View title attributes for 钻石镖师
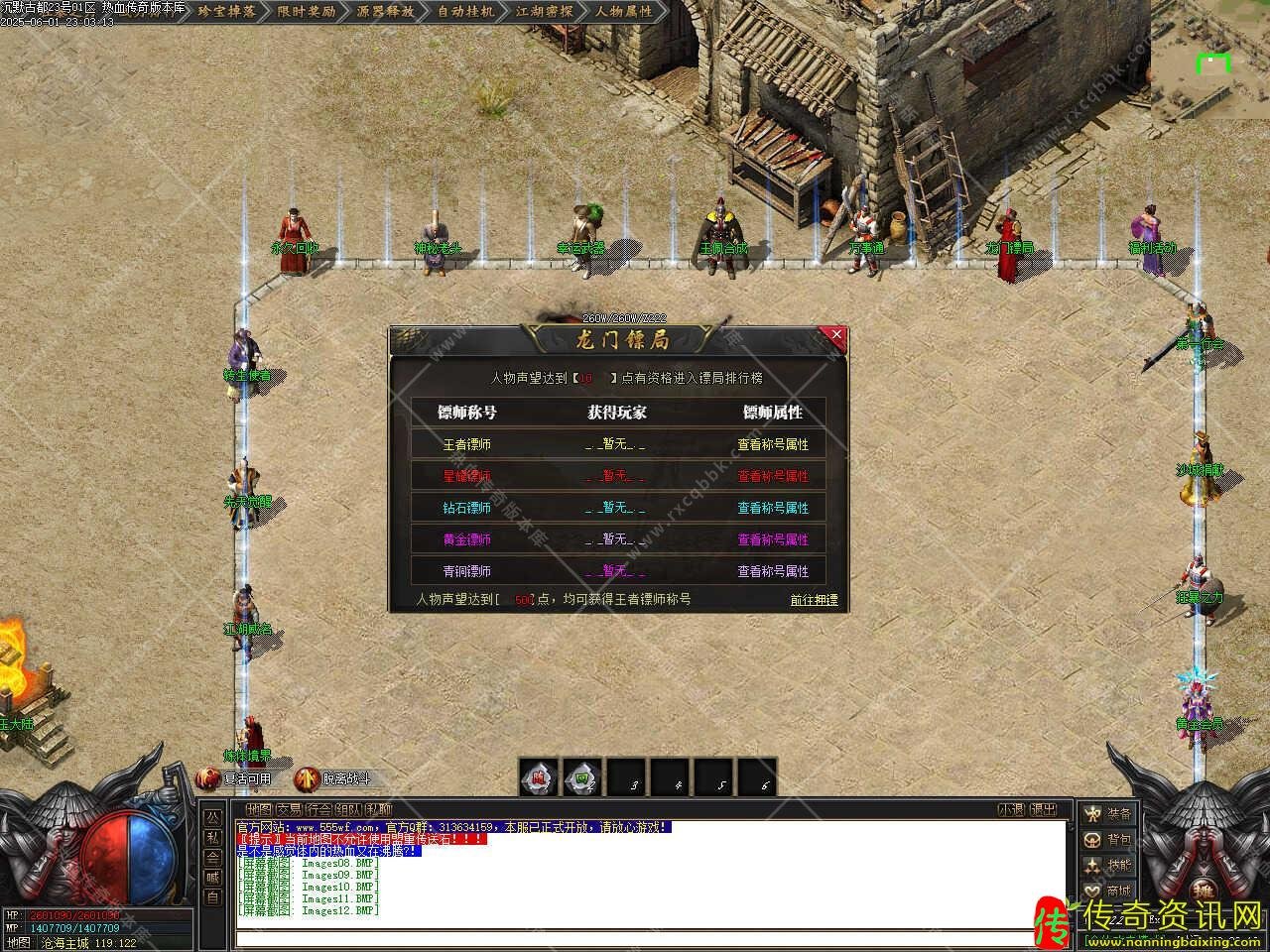This screenshot has height=952, width=1270. coord(772,508)
